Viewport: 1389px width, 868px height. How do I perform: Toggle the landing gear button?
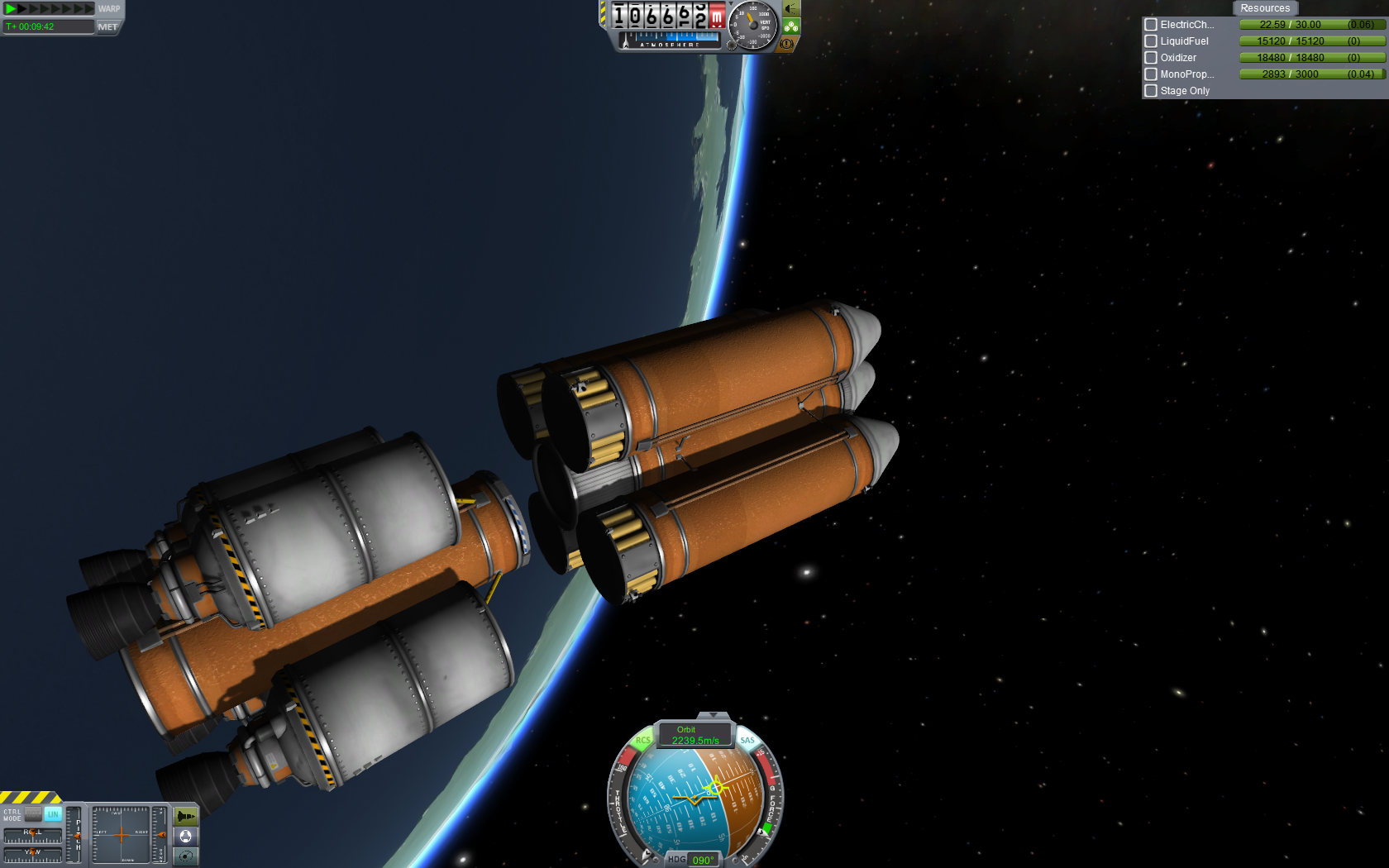(791, 26)
